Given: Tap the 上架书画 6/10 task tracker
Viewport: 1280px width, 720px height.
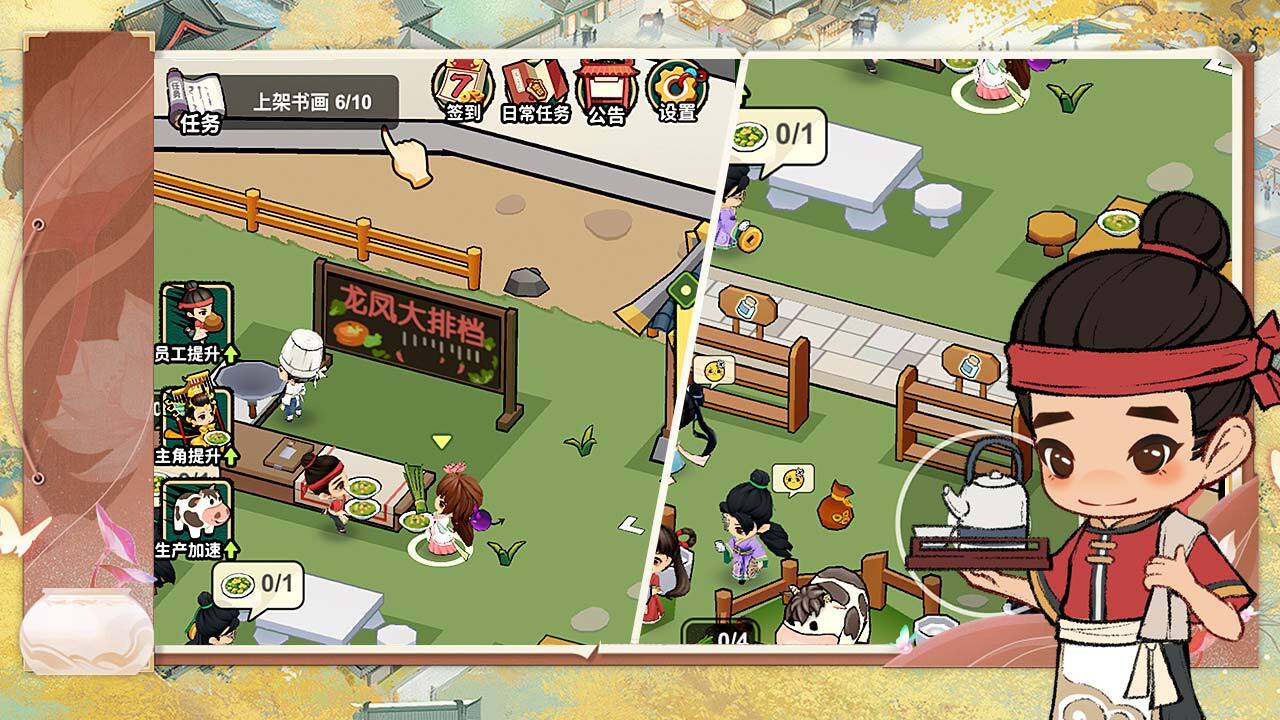Looking at the screenshot, I should (311, 102).
